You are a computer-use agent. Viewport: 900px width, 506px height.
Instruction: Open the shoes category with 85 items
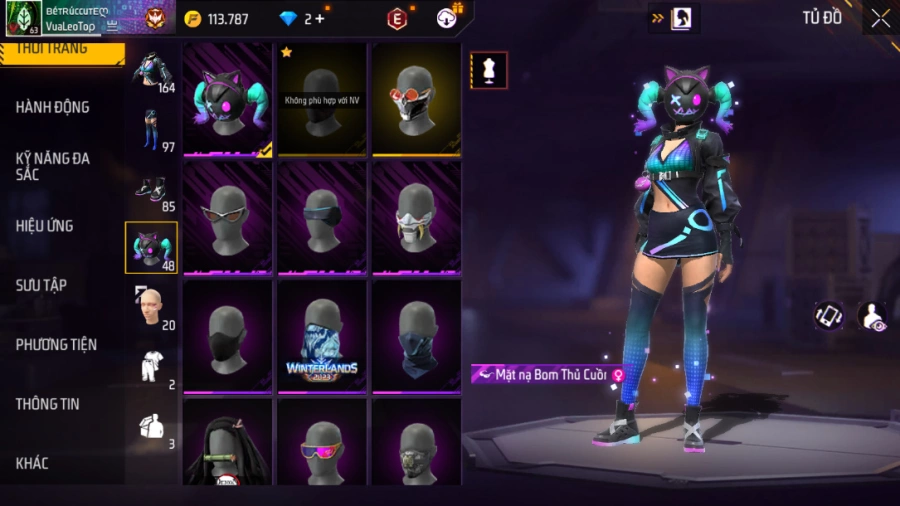pyautogui.click(x=152, y=190)
